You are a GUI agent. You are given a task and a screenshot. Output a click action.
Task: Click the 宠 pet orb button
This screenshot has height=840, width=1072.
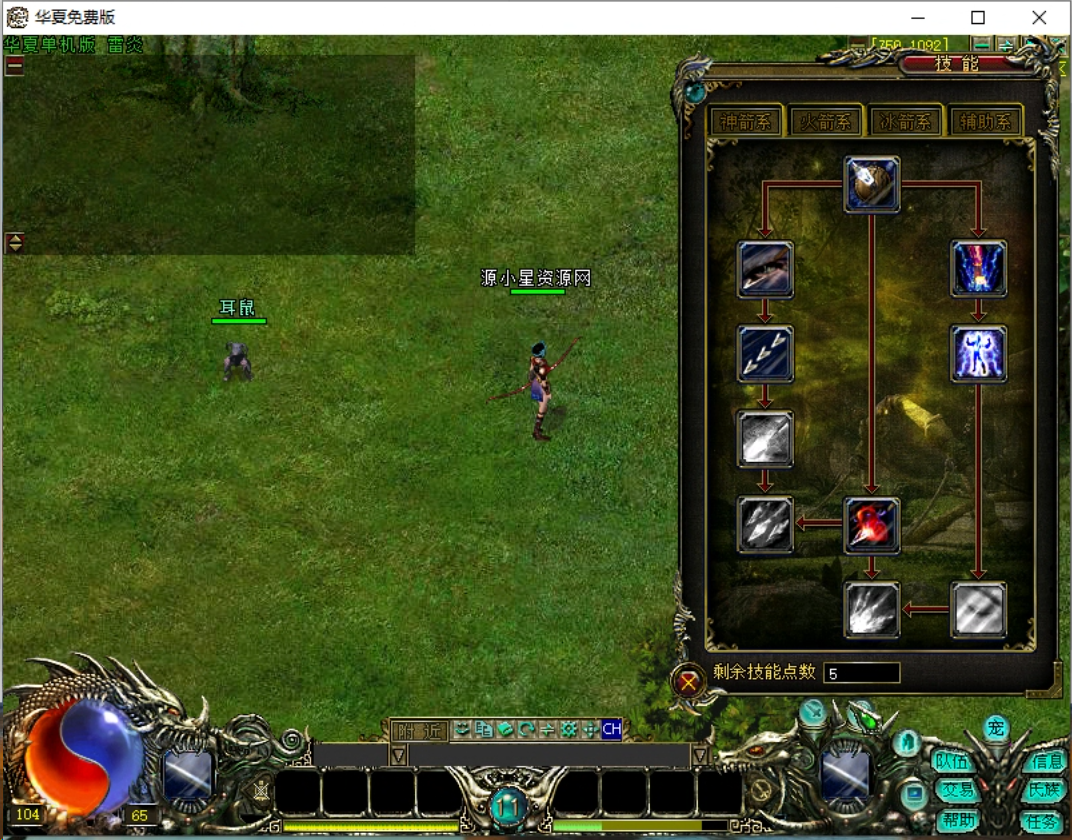(x=995, y=728)
